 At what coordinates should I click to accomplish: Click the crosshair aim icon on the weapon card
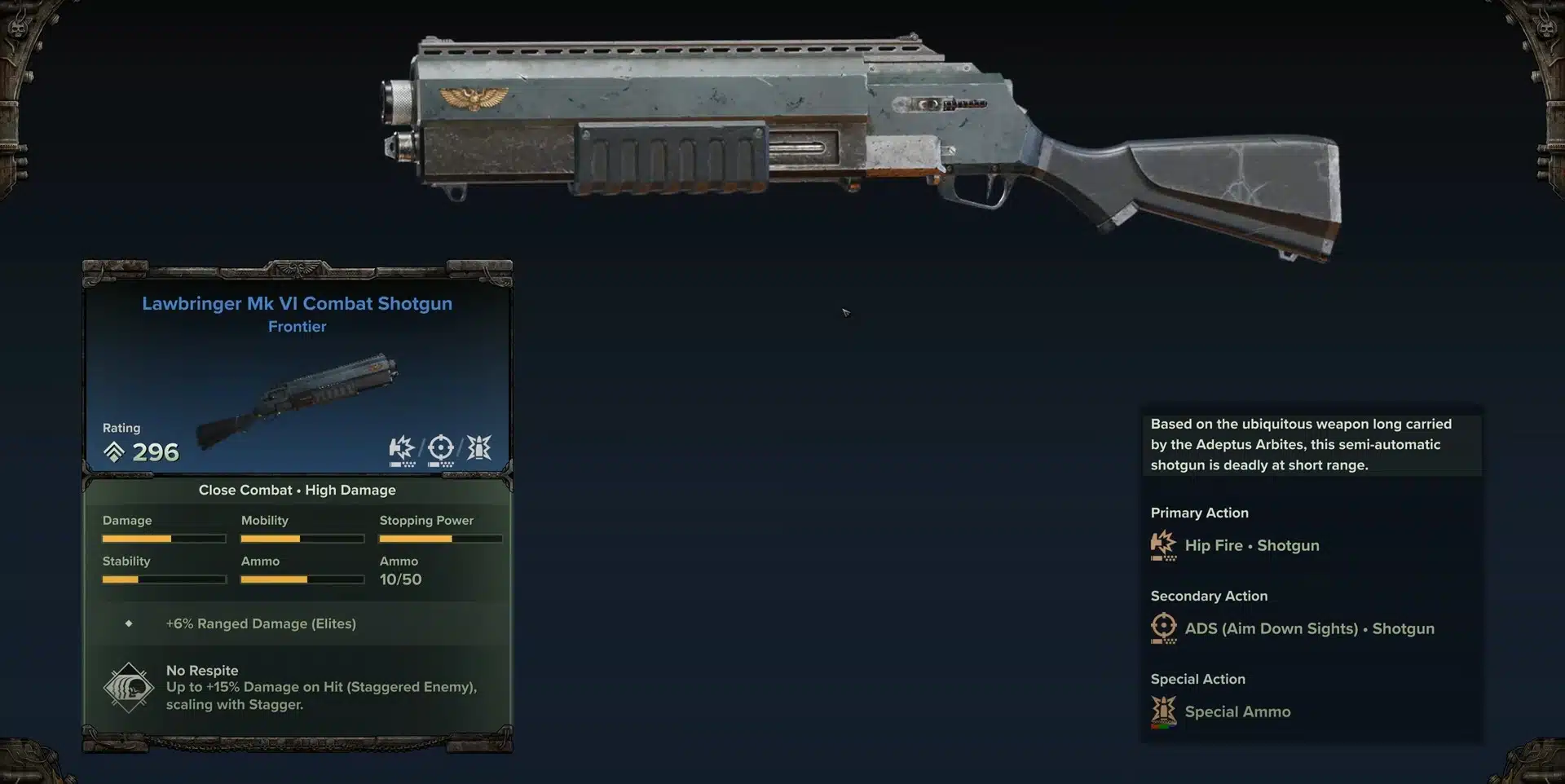pos(441,448)
